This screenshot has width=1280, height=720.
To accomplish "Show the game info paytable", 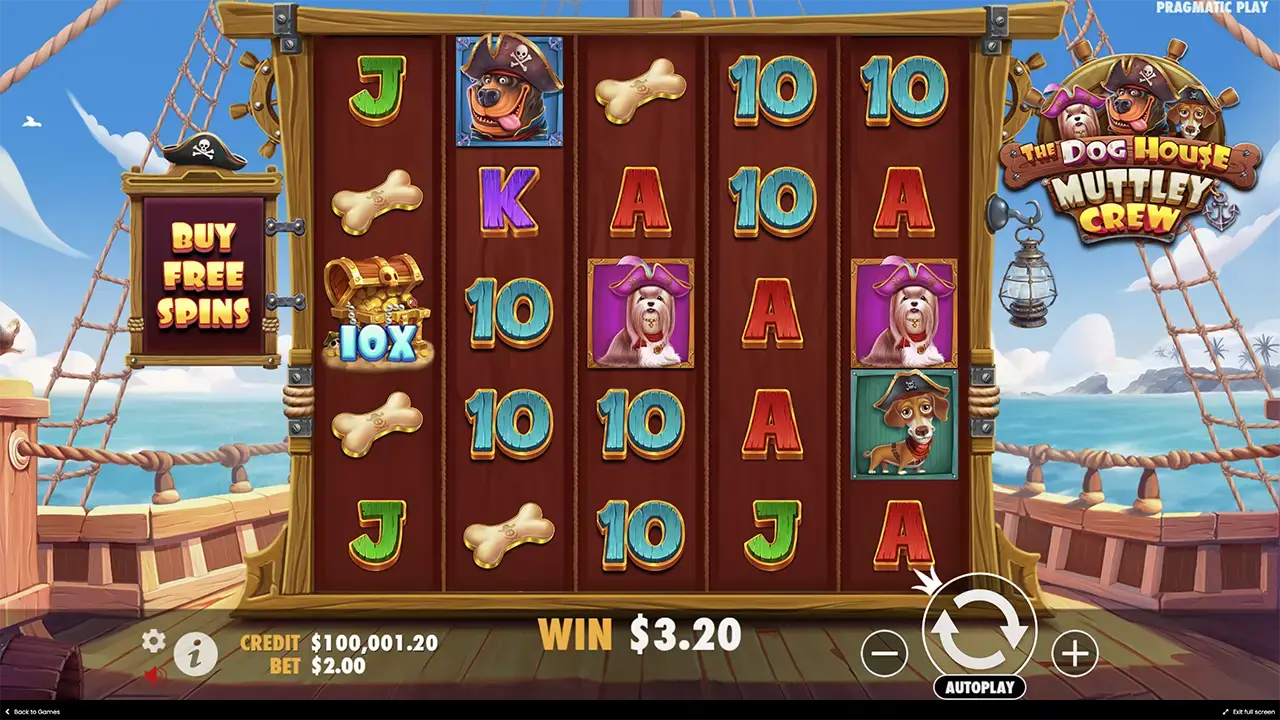I will (196, 655).
